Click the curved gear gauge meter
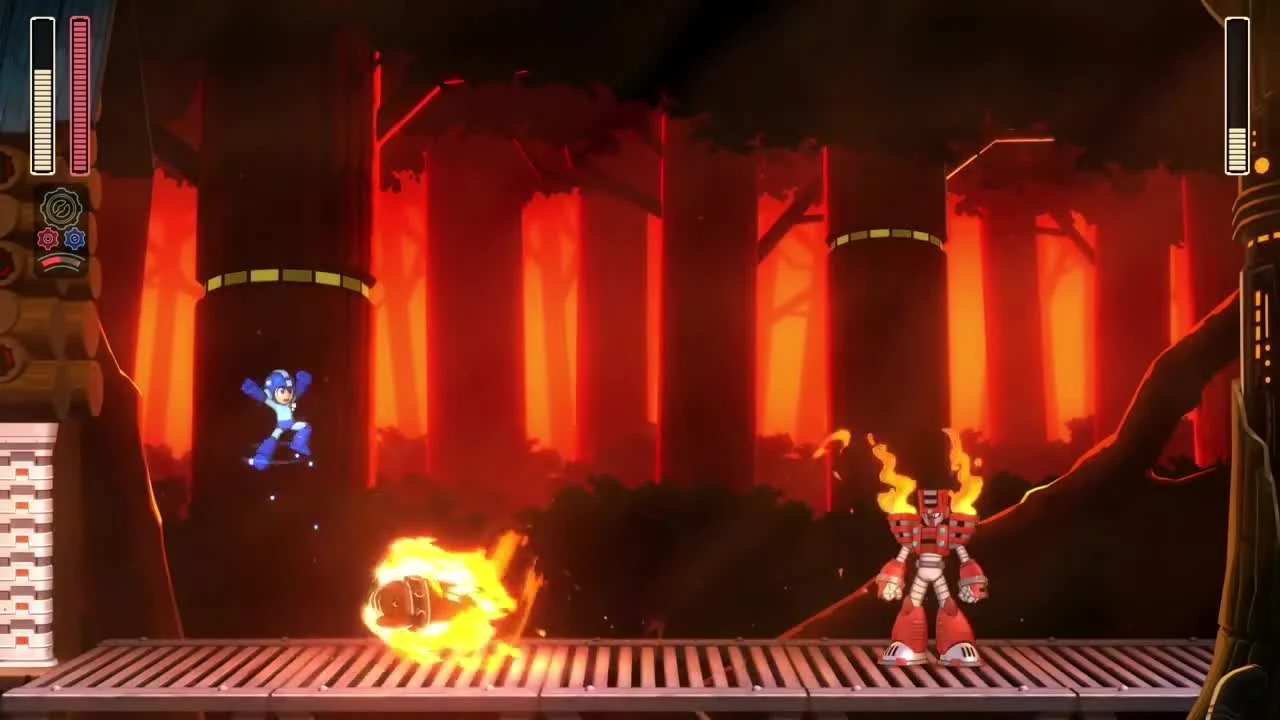This screenshot has width=1280, height=720. pyautogui.click(x=62, y=258)
